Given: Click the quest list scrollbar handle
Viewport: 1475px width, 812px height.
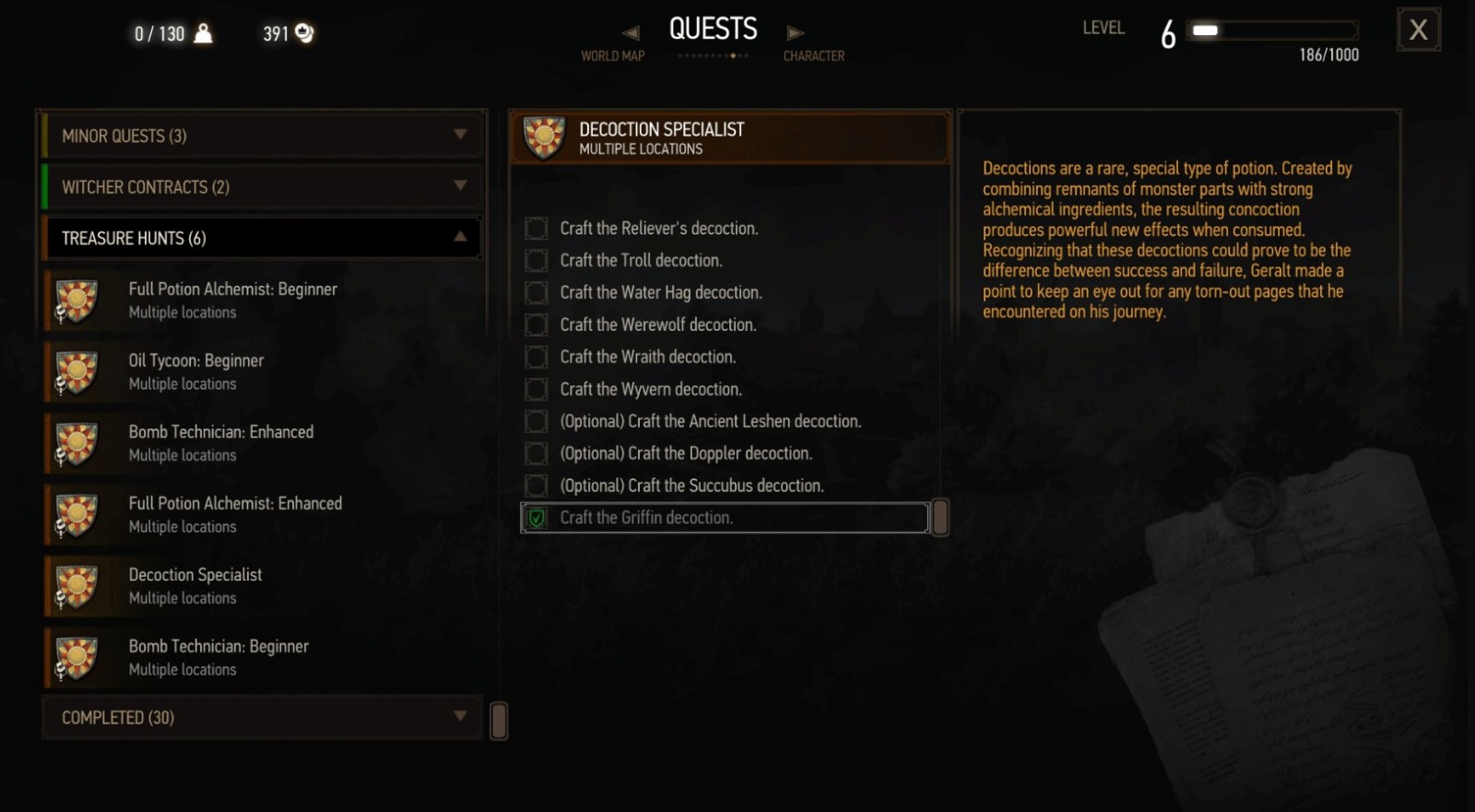Looking at the screenshot, I should (499, 721).
